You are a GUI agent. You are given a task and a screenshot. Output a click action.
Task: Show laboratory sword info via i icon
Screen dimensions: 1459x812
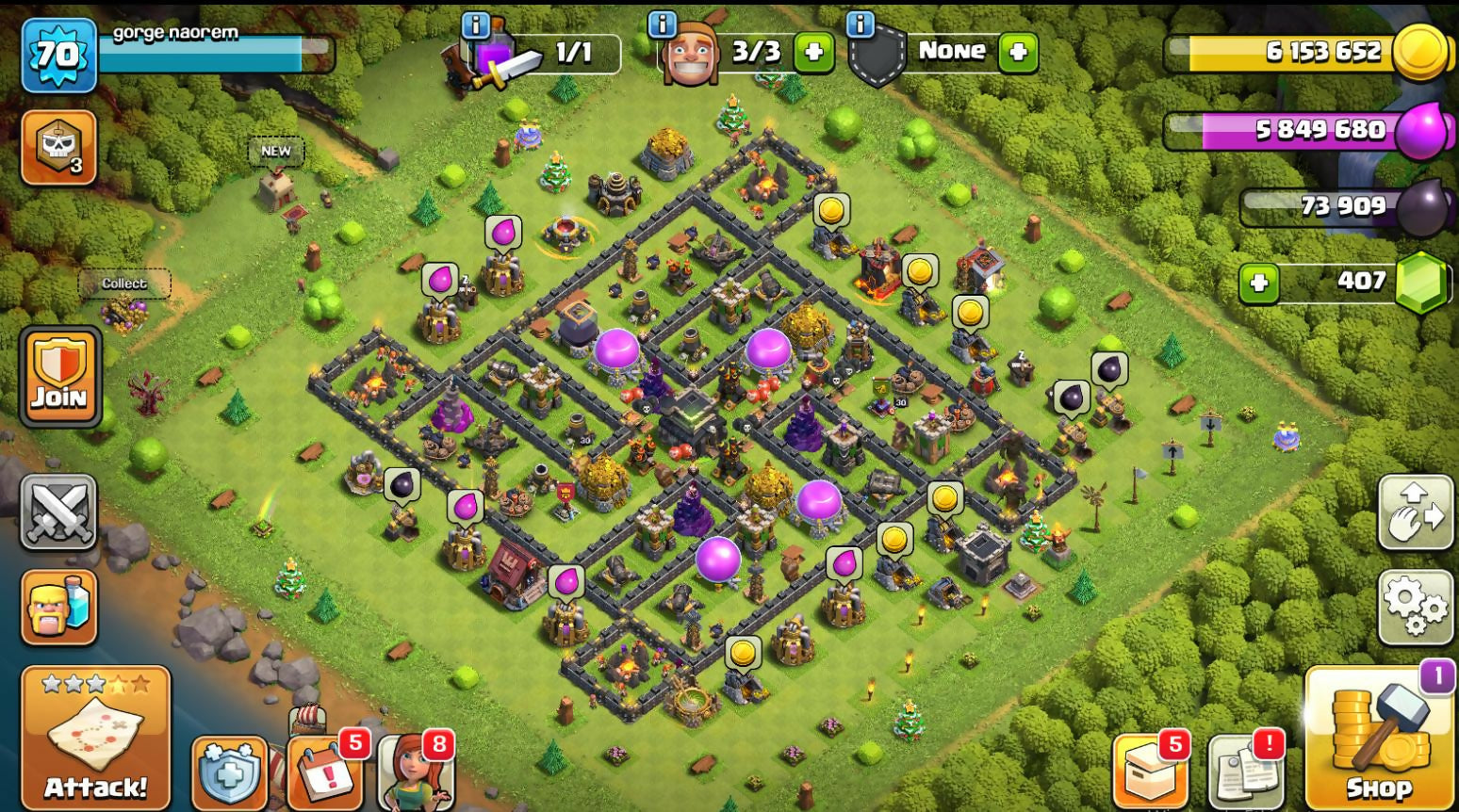tap(476, 24)
